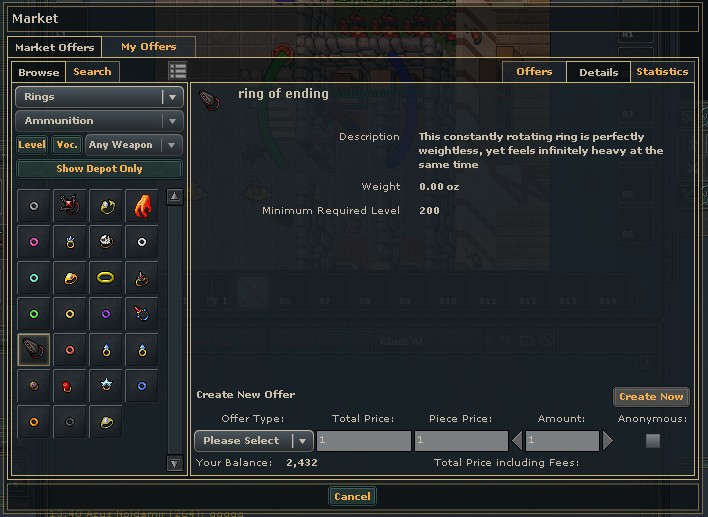
Task: Open the Rings category dropdown
Action: 99,97
